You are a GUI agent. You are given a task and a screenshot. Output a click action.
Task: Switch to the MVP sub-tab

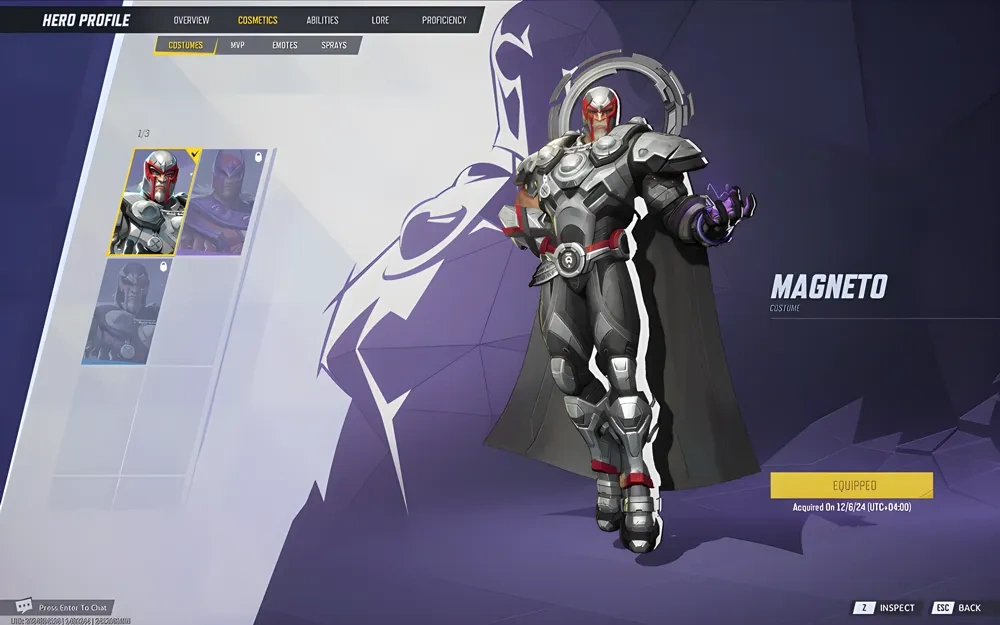237,45
